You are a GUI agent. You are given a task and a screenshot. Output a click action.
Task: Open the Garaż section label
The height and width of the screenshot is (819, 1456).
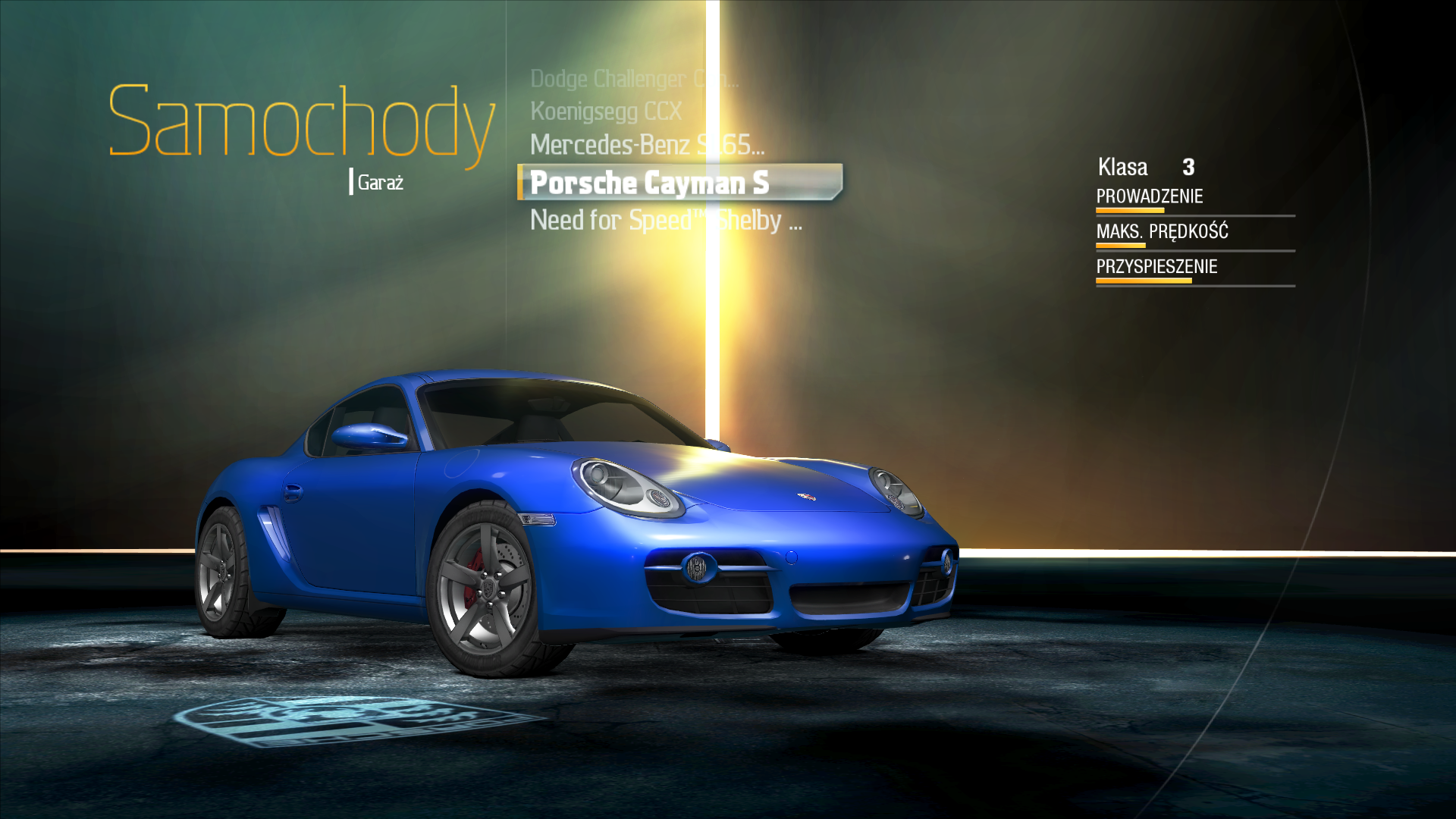click(380, 183)
